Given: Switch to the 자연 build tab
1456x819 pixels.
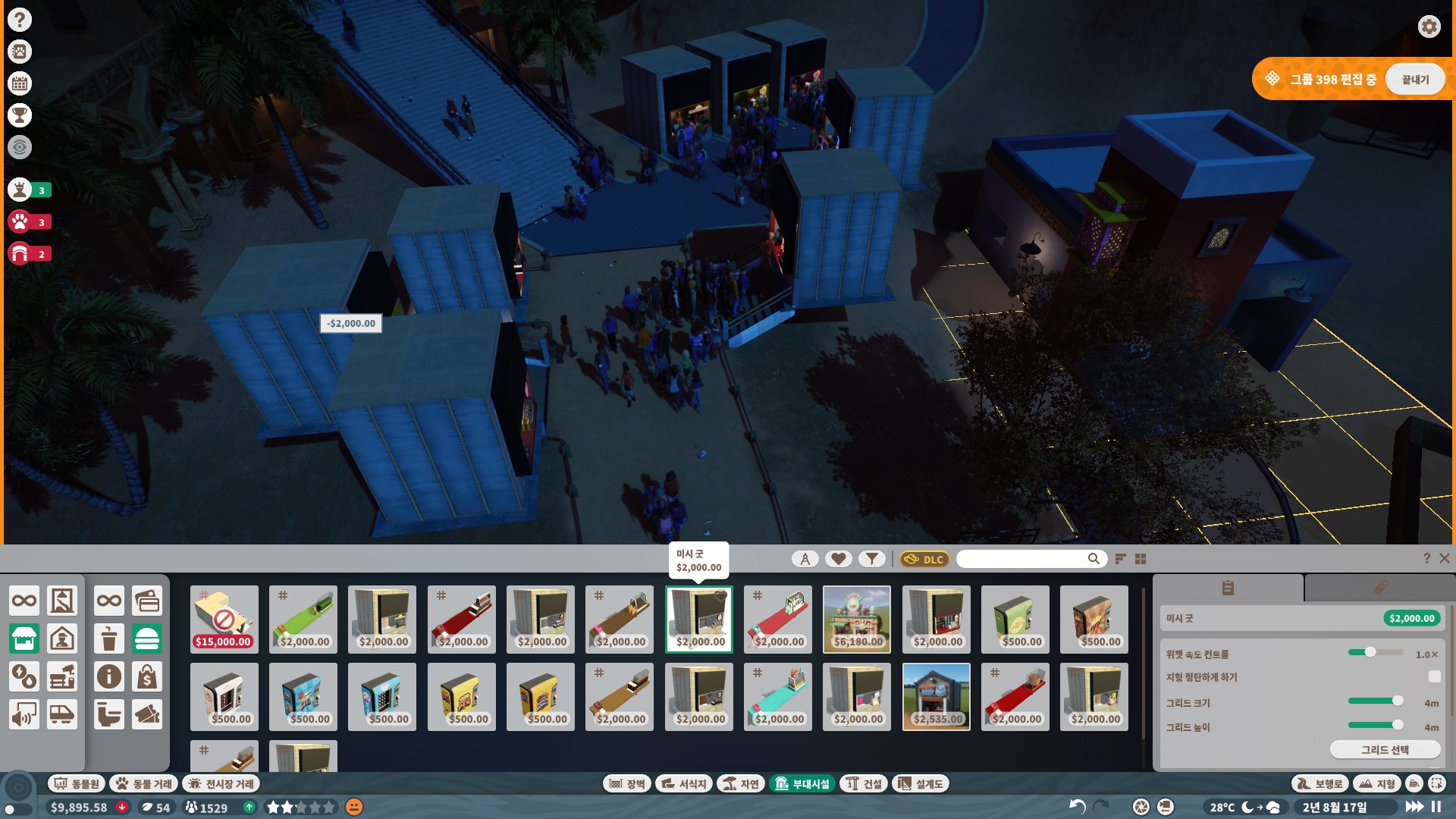Looking at the screenshot, I should coord(741,783).
